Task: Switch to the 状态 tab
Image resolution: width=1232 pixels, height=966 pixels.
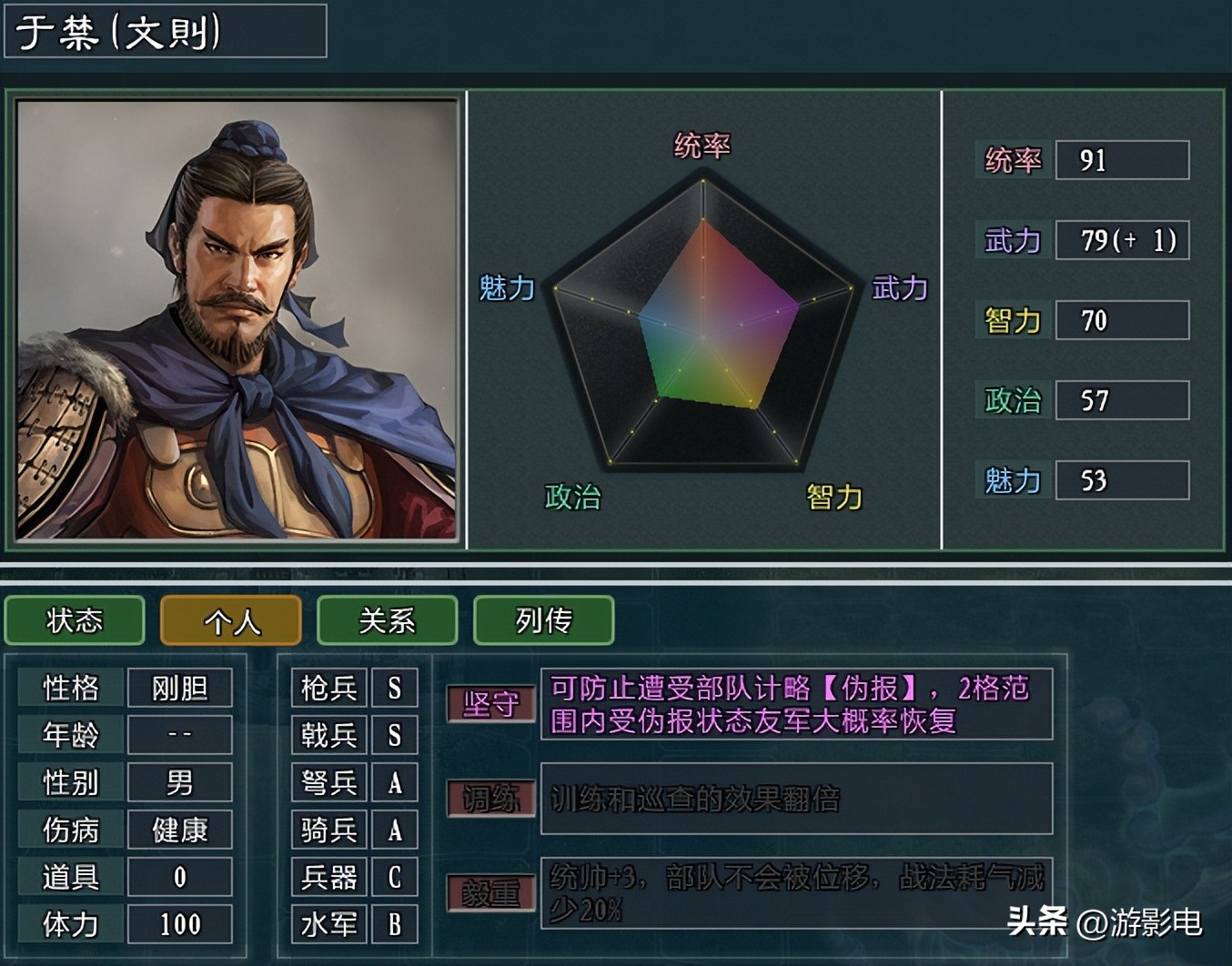Action: point(74,621)
